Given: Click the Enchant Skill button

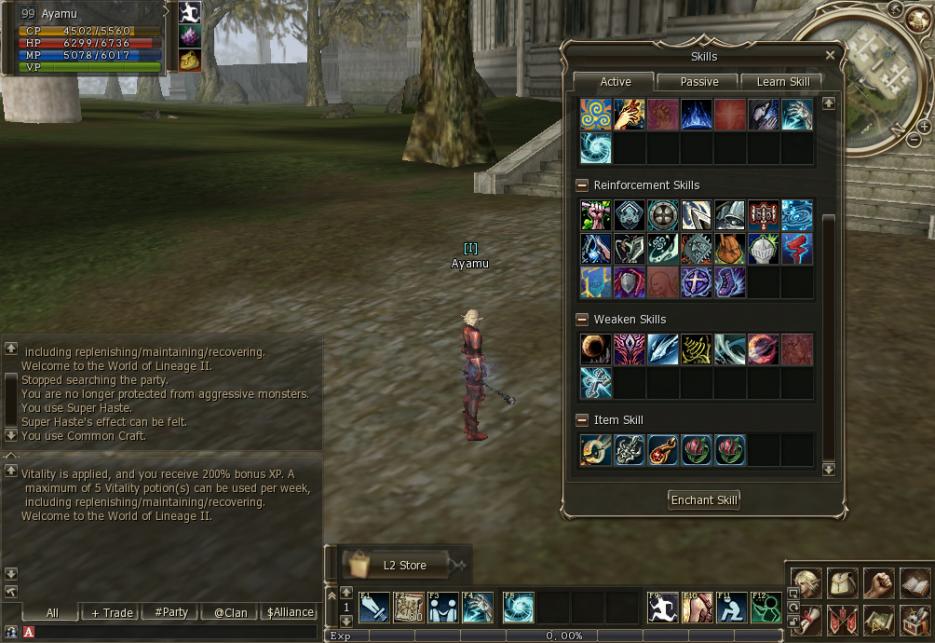Looking at the screenshot, I should (704, 500).
